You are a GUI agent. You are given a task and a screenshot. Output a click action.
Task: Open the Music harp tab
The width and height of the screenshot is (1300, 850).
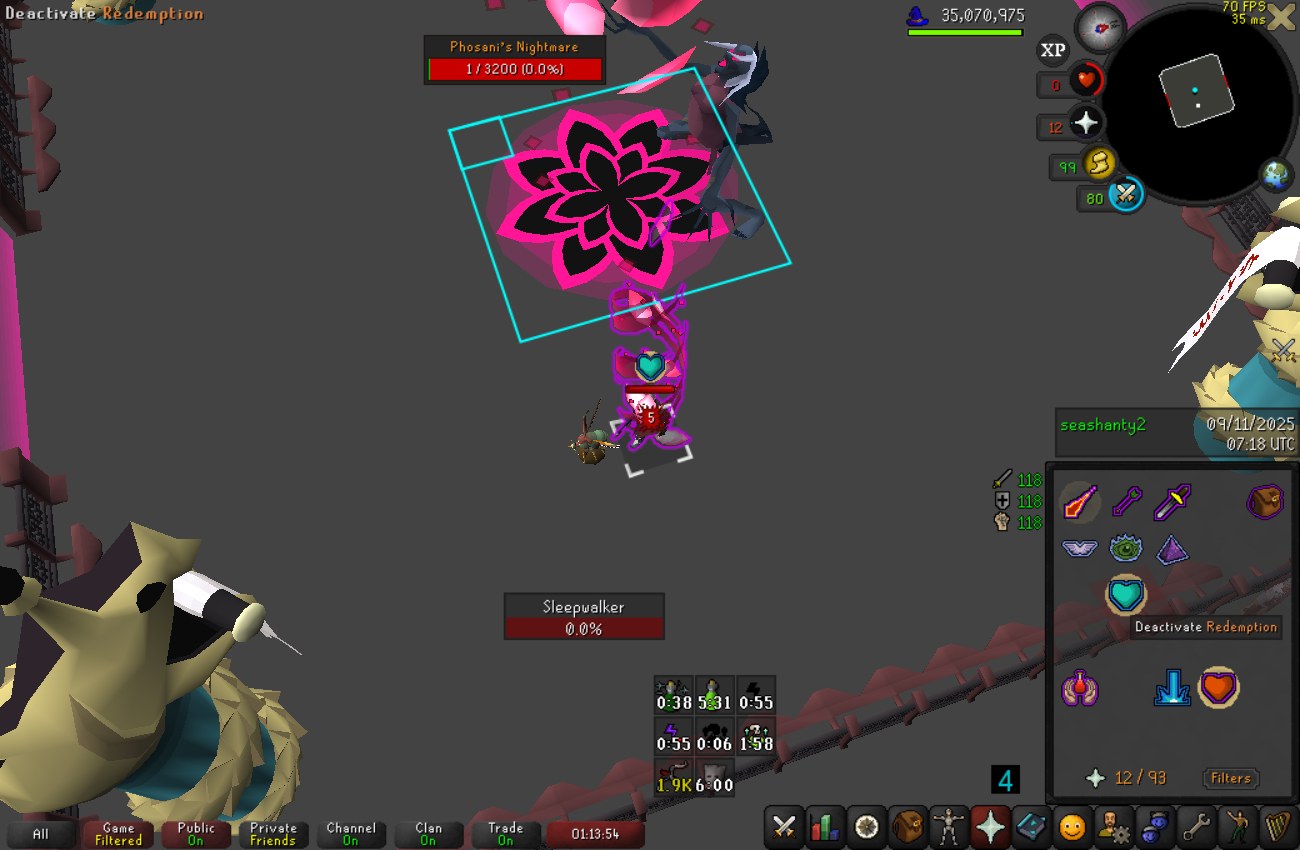tap(1276, 827)
